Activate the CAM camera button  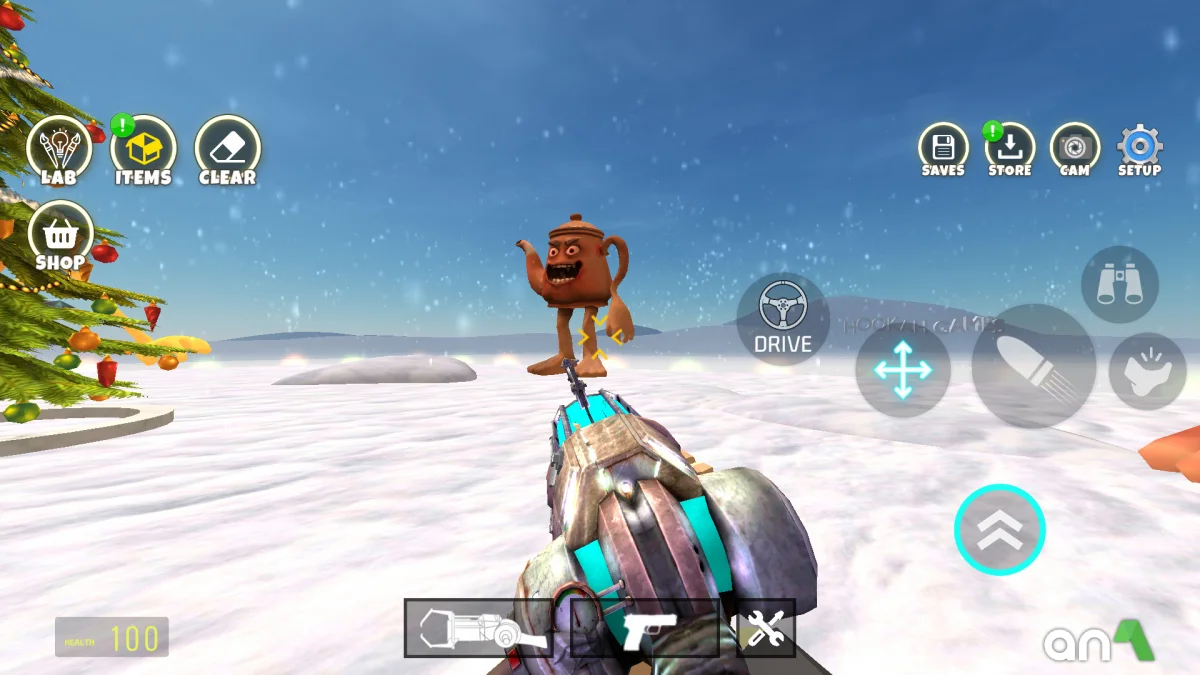pyautogui.click(x=1075, y=149)
